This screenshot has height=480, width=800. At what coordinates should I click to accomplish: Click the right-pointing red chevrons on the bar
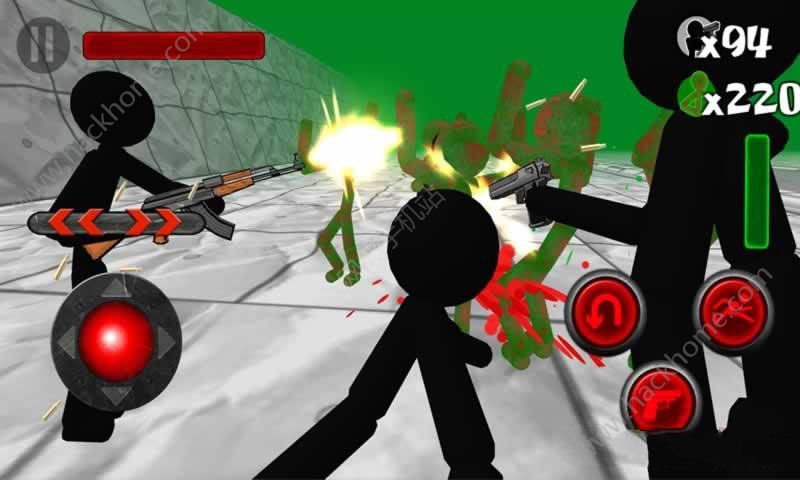click(x=152, y=222)
